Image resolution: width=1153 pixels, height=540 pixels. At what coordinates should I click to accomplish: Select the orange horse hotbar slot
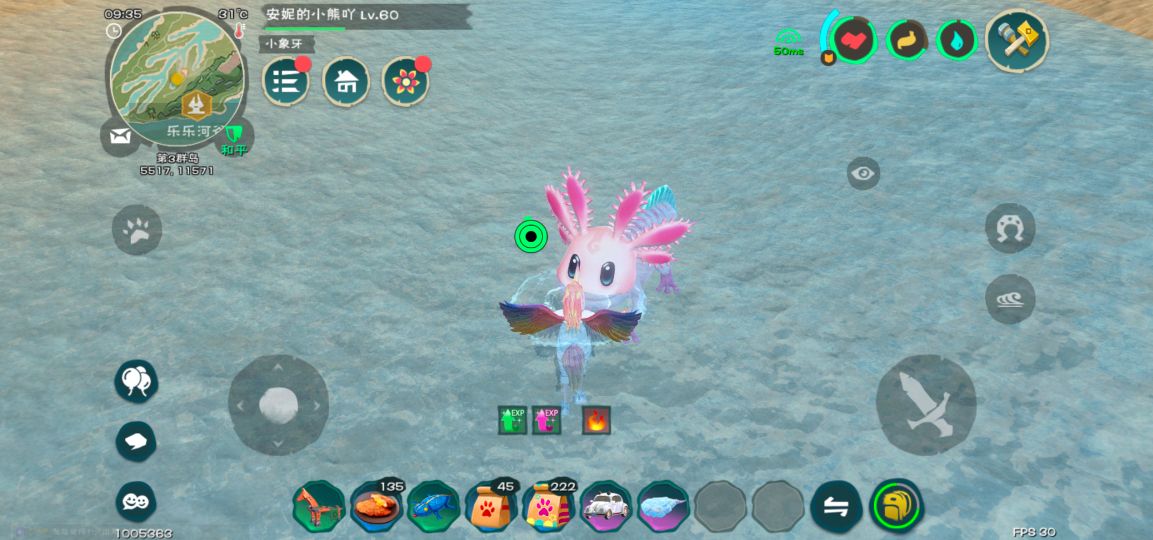coord(318,506)
